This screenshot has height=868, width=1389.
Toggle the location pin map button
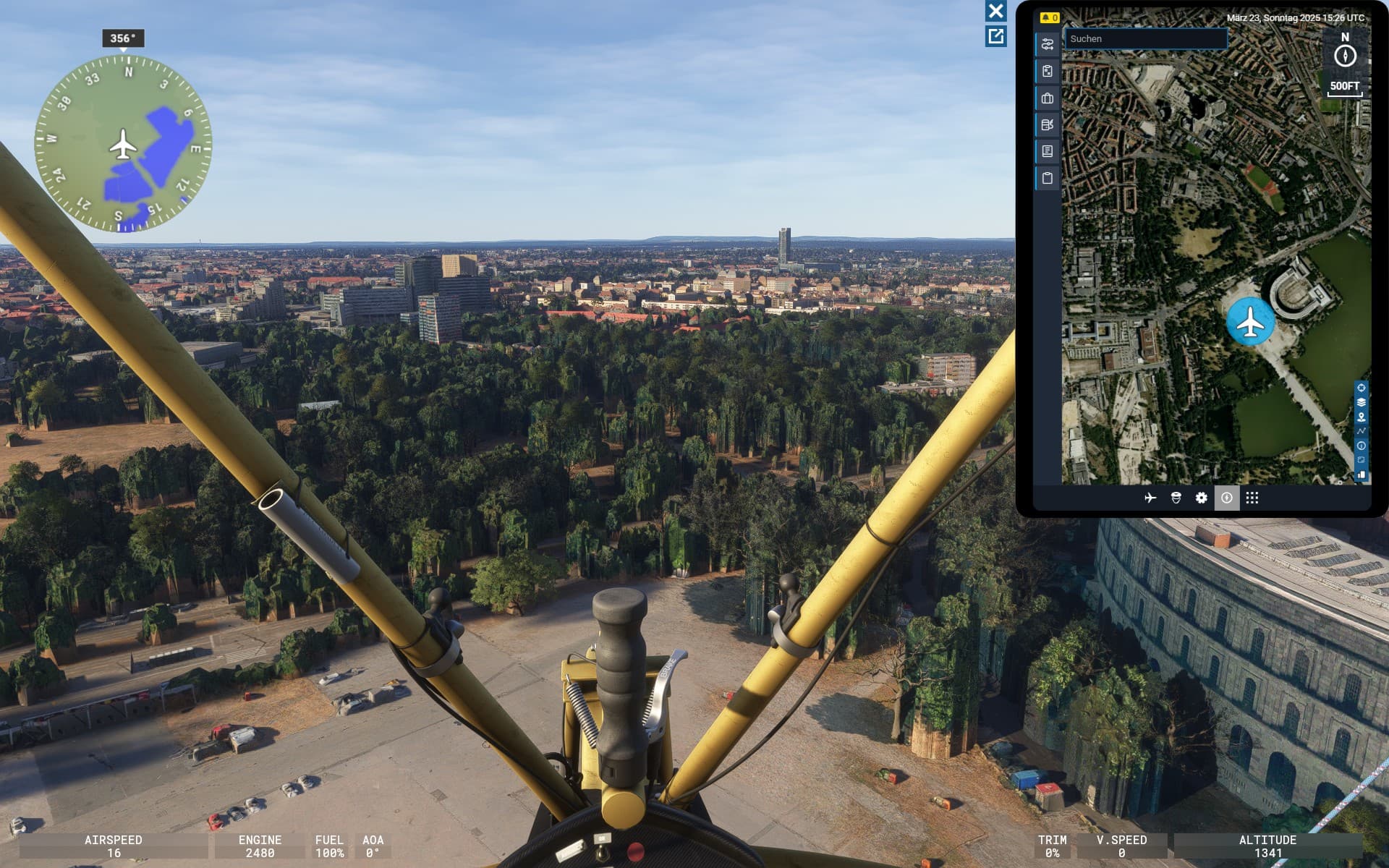coord(1361,417)
